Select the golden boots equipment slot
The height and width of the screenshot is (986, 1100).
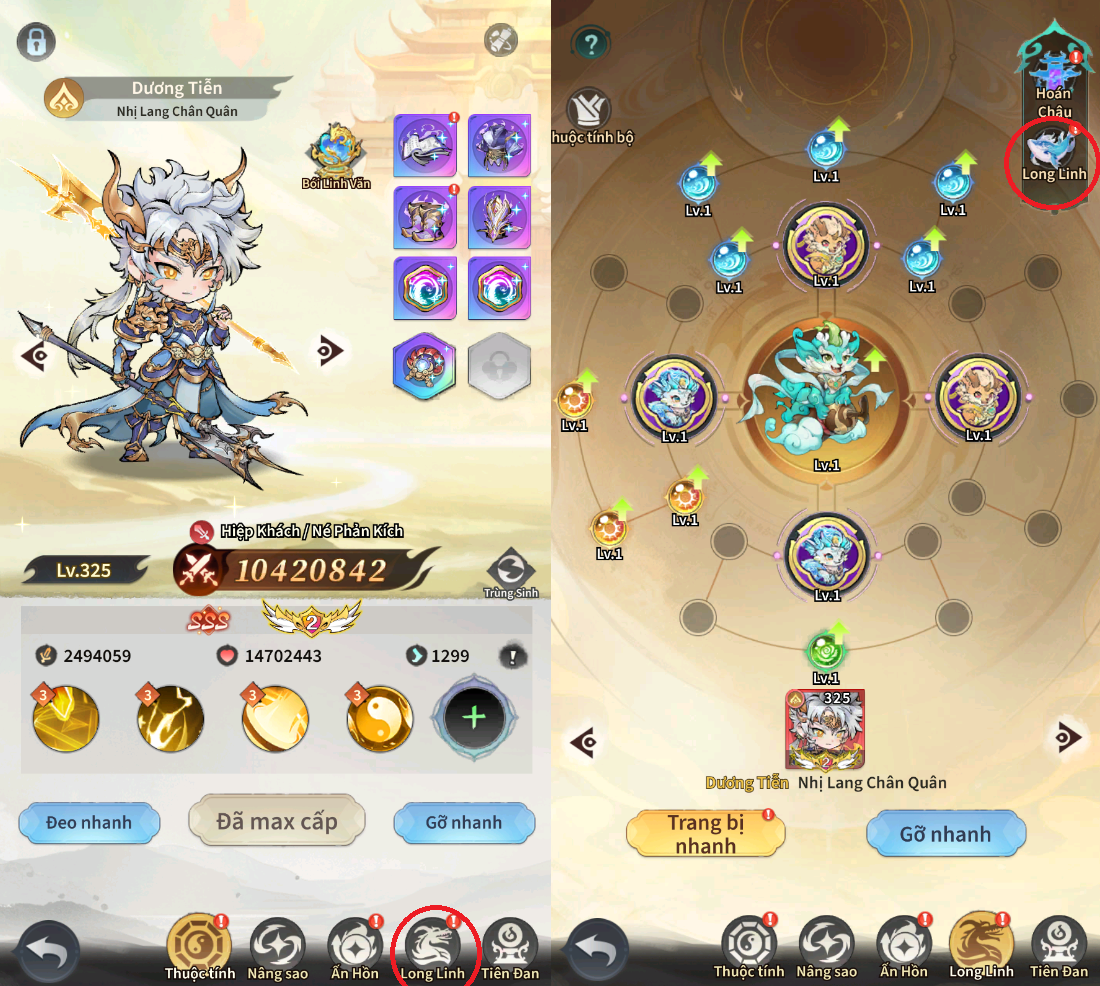(424, 216)
